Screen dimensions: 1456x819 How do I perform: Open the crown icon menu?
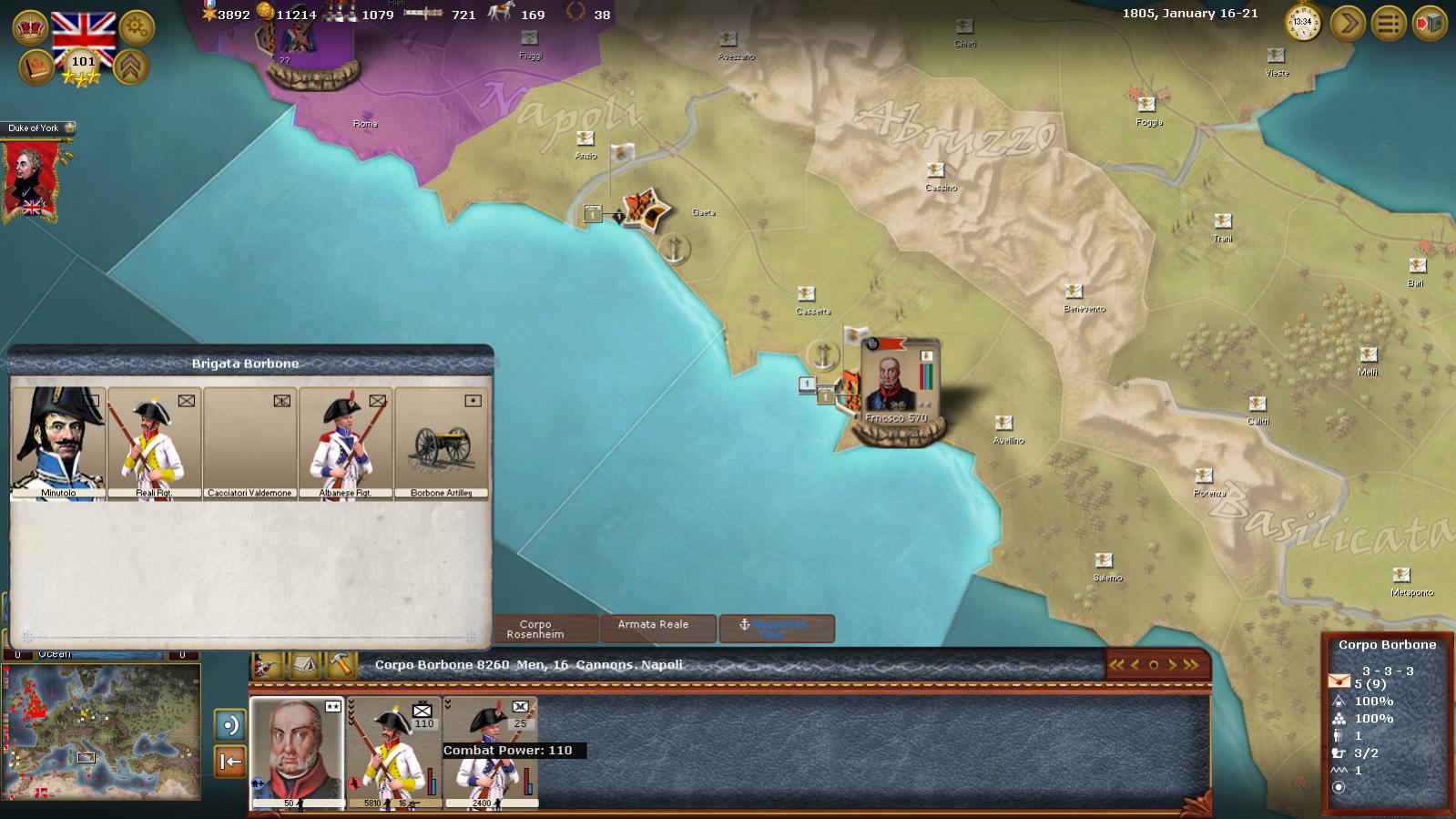point(31,27)
